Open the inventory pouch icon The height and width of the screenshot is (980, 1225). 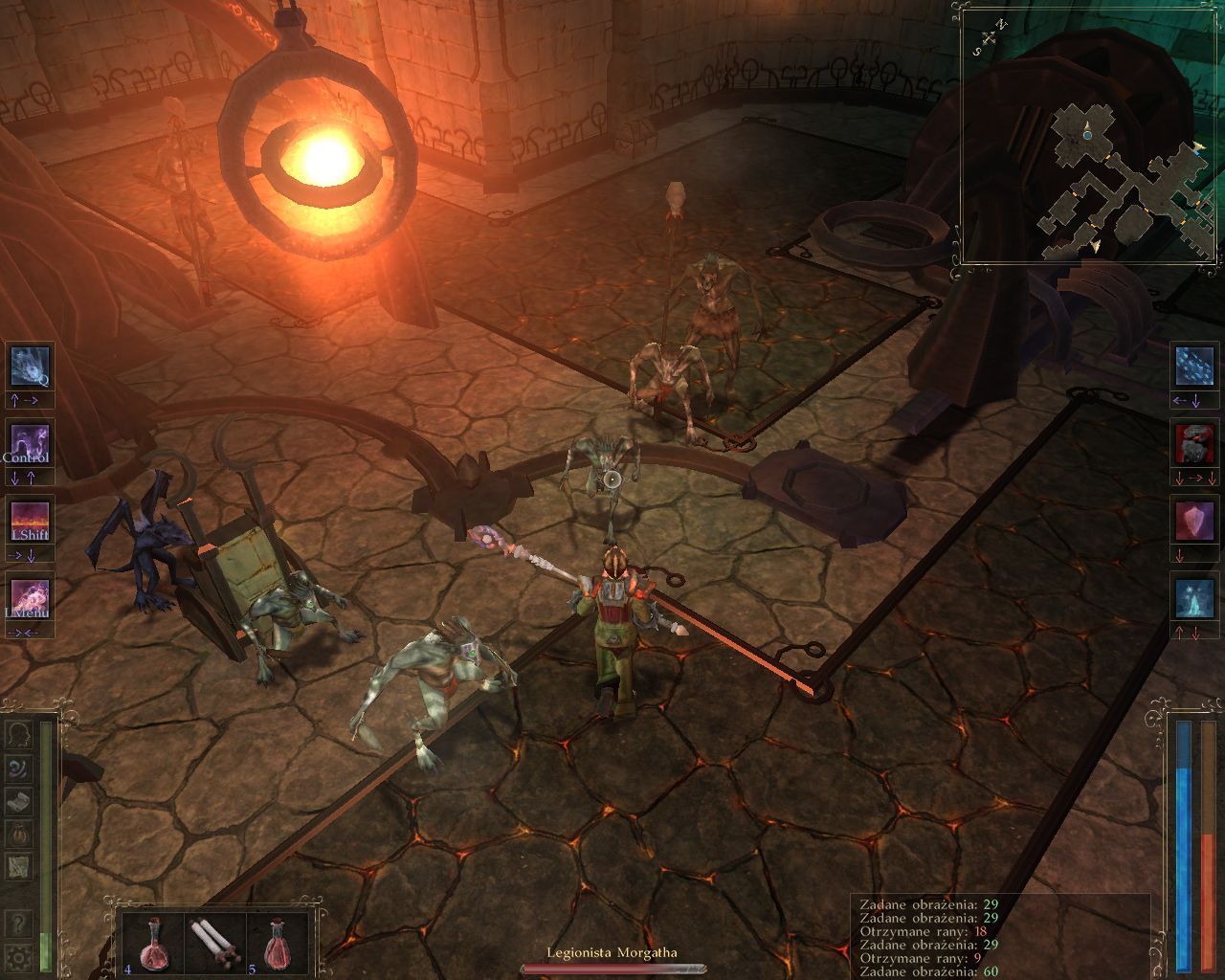click(x=21, y=832)
